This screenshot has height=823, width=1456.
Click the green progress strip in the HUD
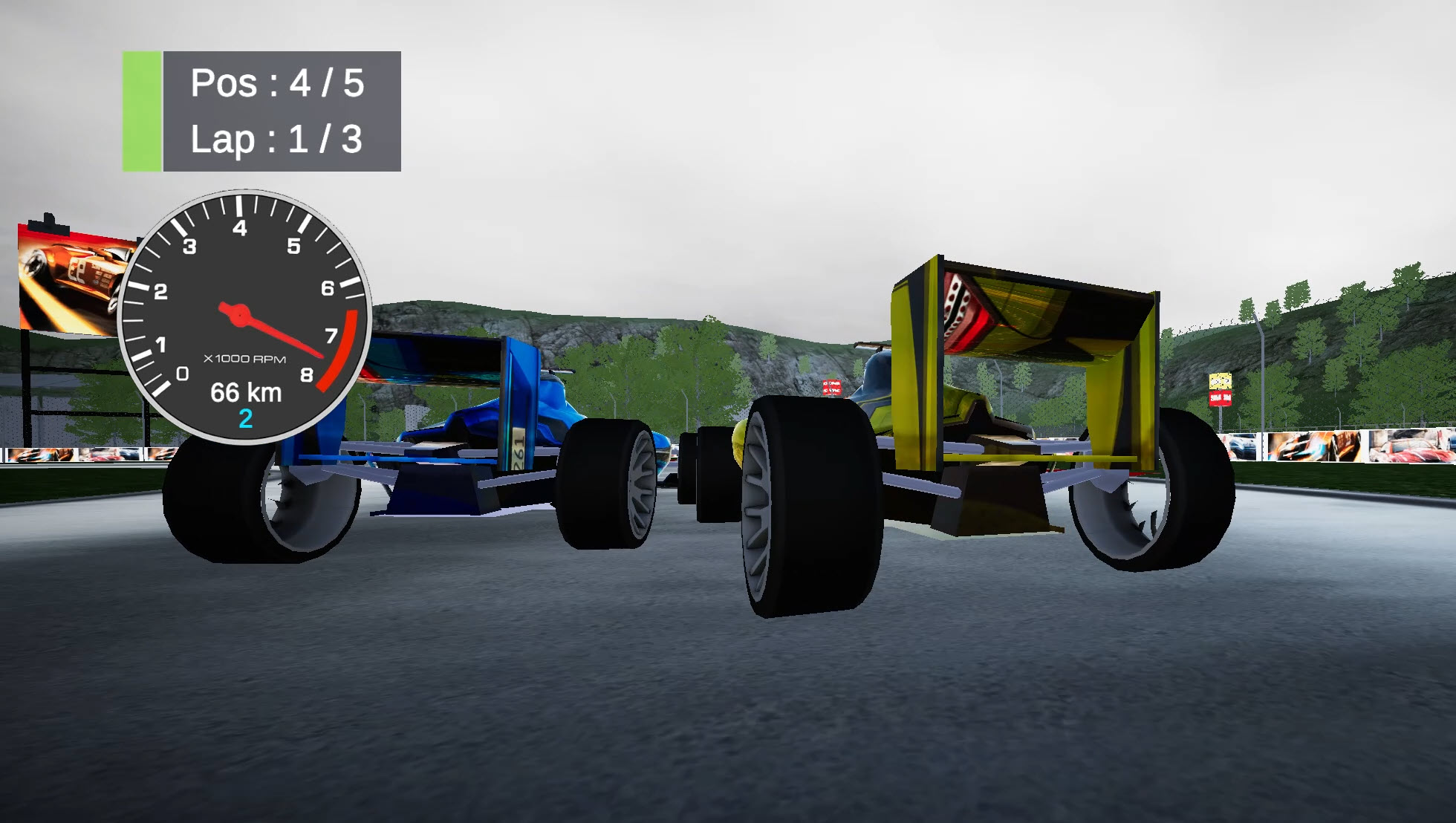[x=143, y=111]
